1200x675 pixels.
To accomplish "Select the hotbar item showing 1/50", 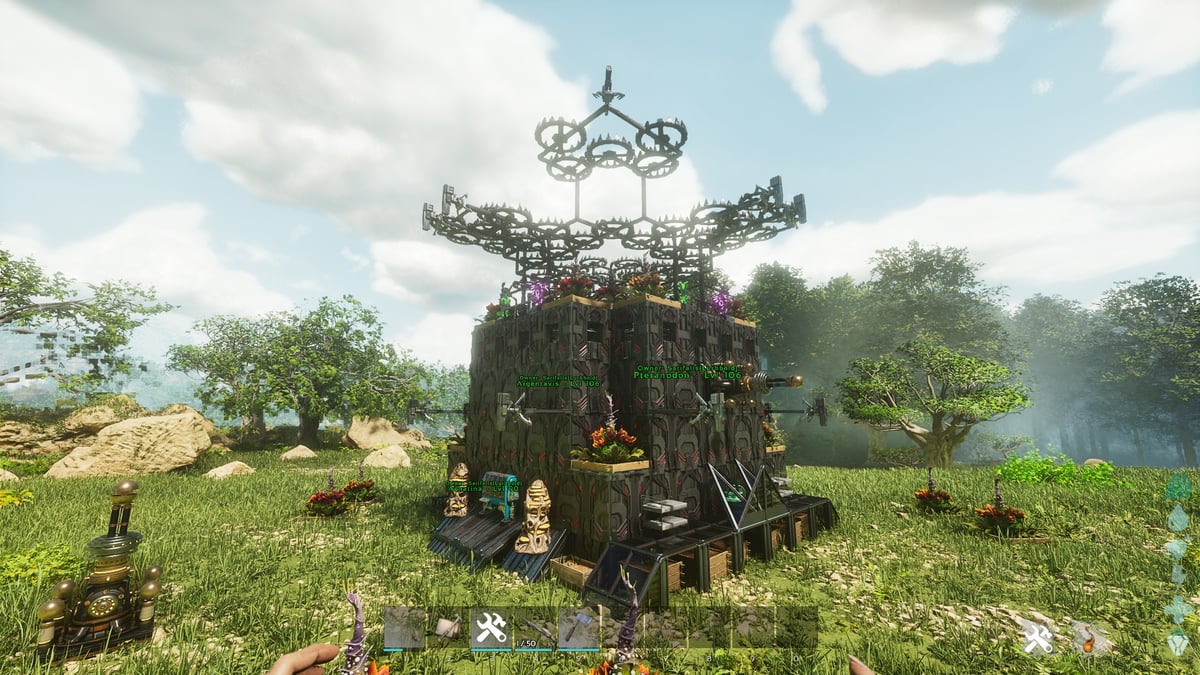I will point(534,628).
